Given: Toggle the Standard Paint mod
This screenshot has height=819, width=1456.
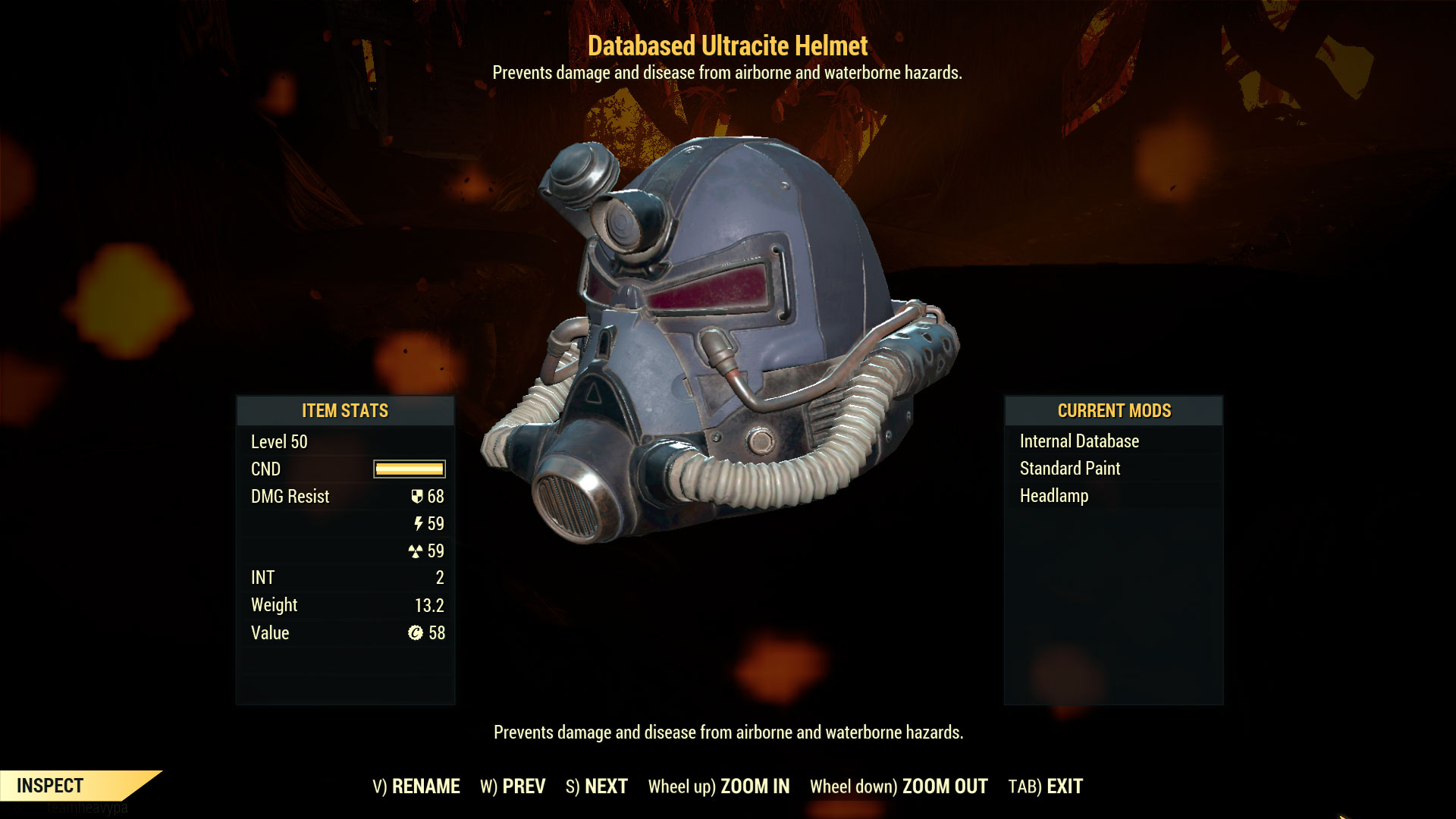Looking at the screenshot, I should 1069,468.
